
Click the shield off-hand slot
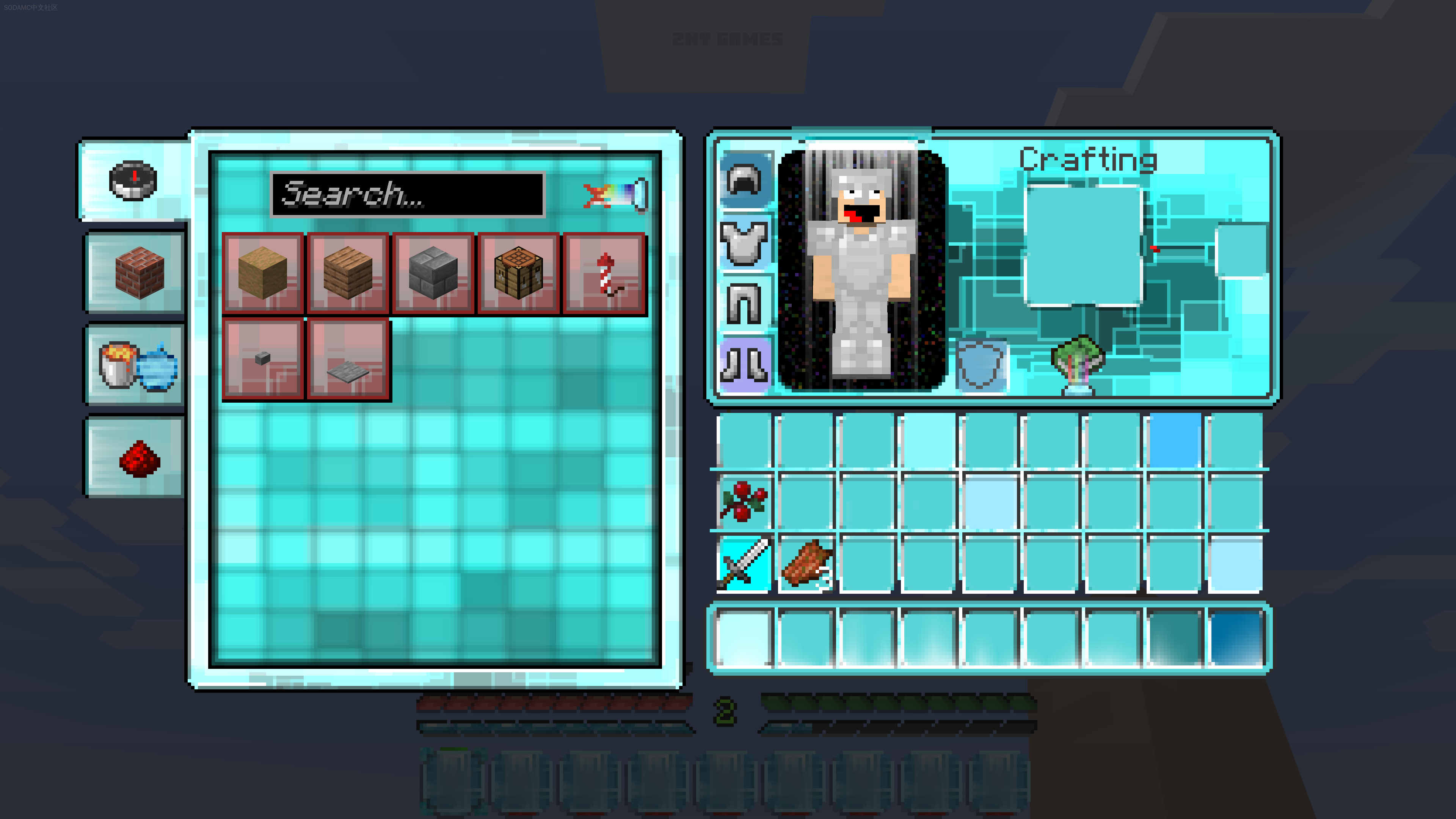(x=981, y=365)
